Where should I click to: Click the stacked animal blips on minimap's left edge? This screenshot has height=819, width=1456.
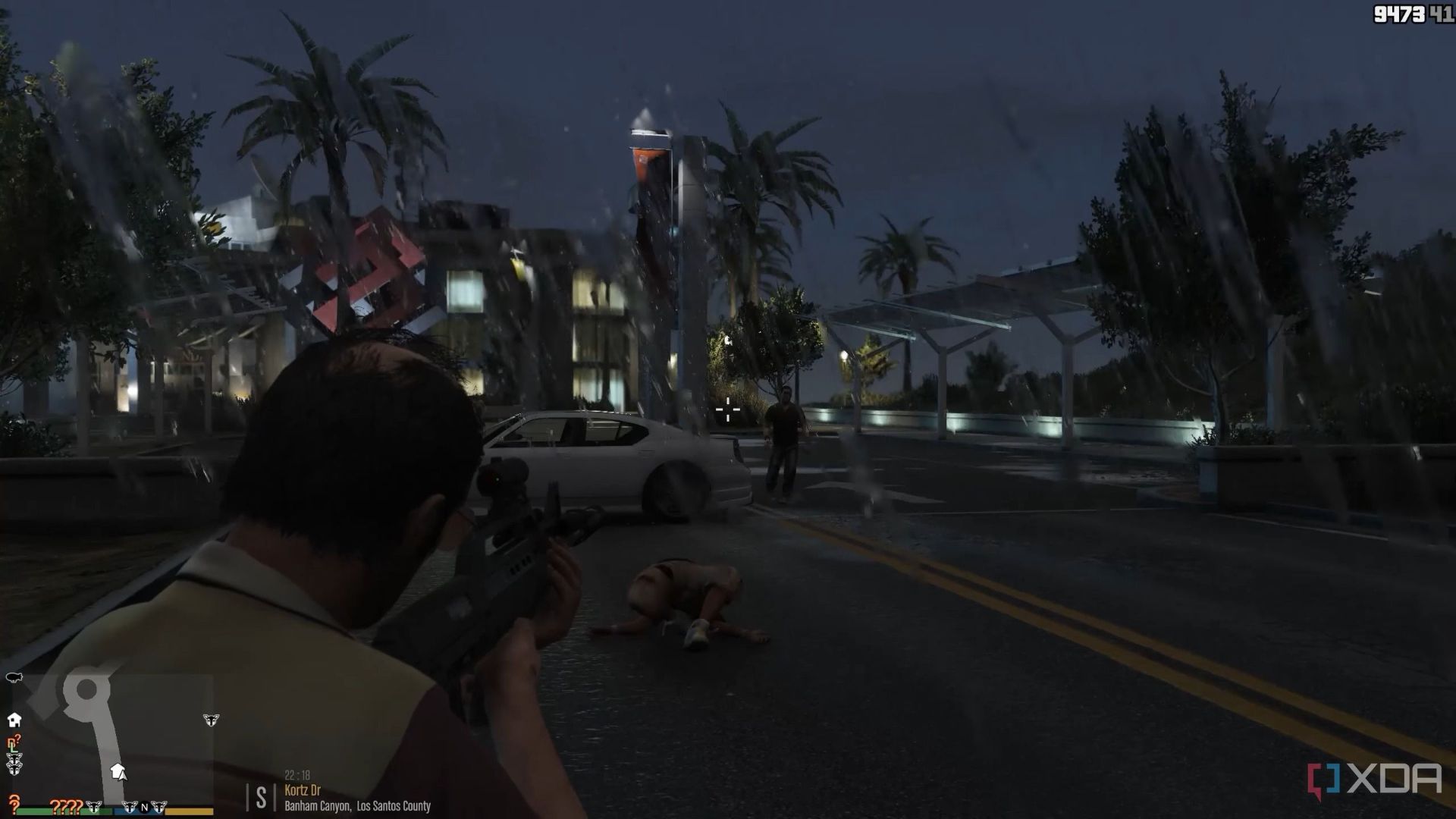(14, 764)
